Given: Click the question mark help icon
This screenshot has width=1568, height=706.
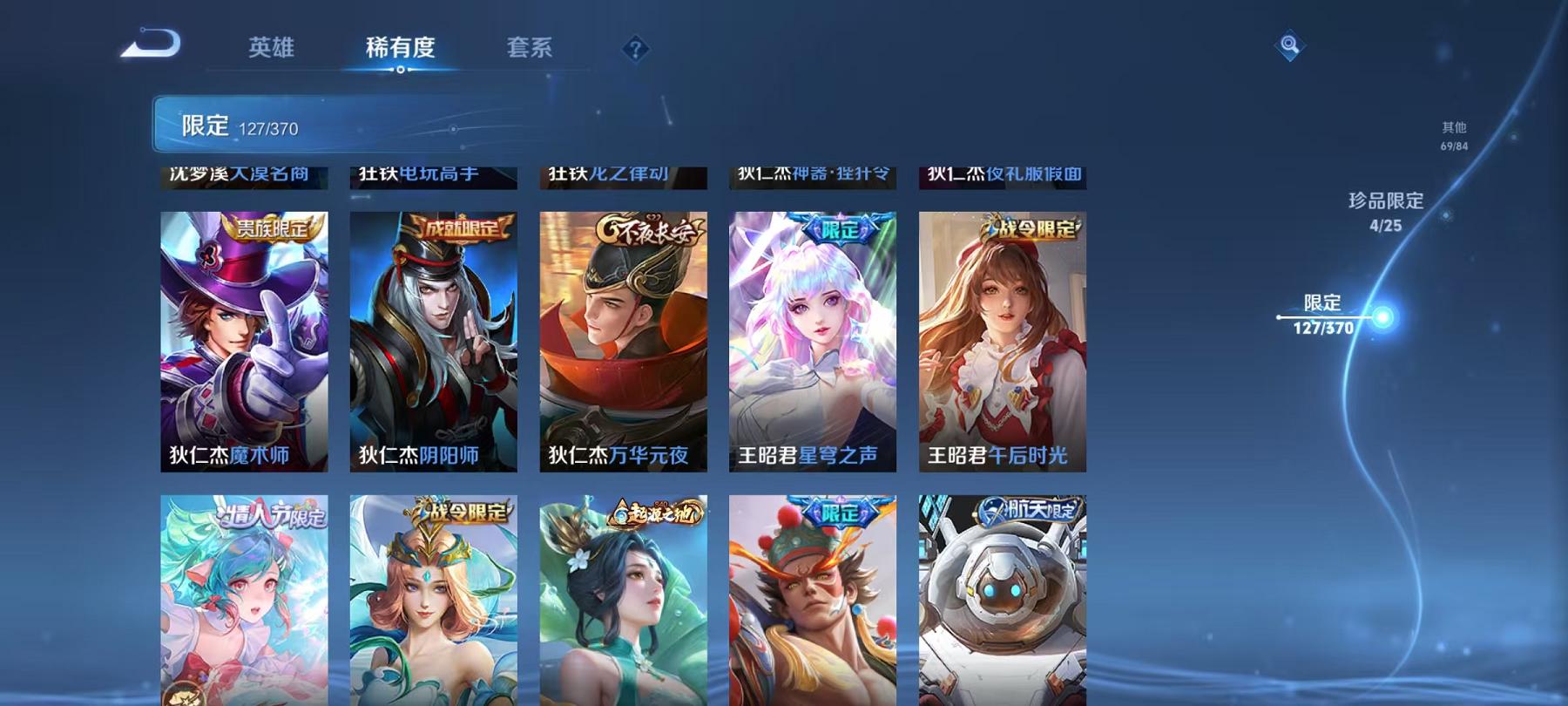Looking at the screenshot, I should pos(635,48).
